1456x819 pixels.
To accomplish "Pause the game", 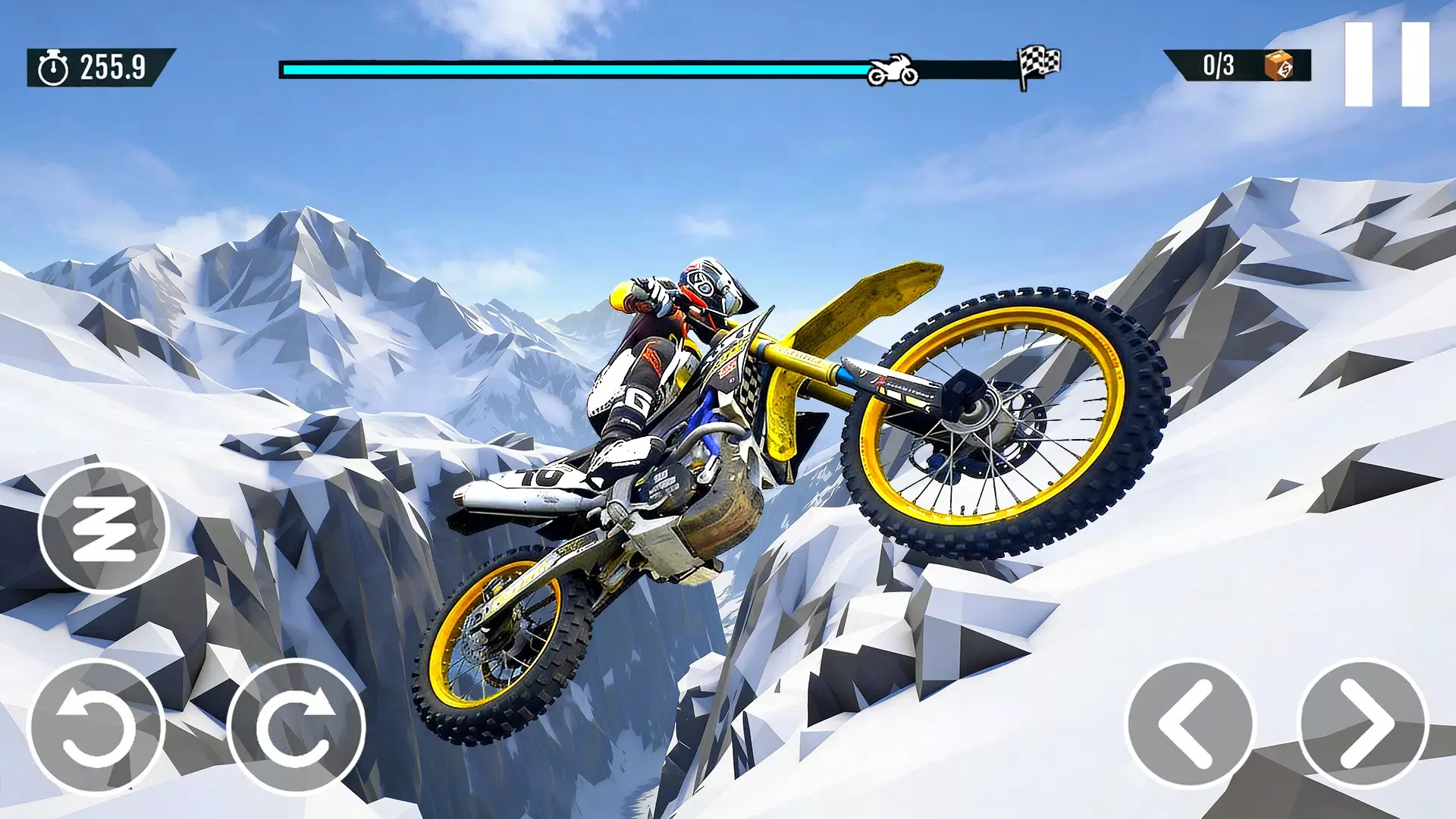I will [x=1386, y=64].
